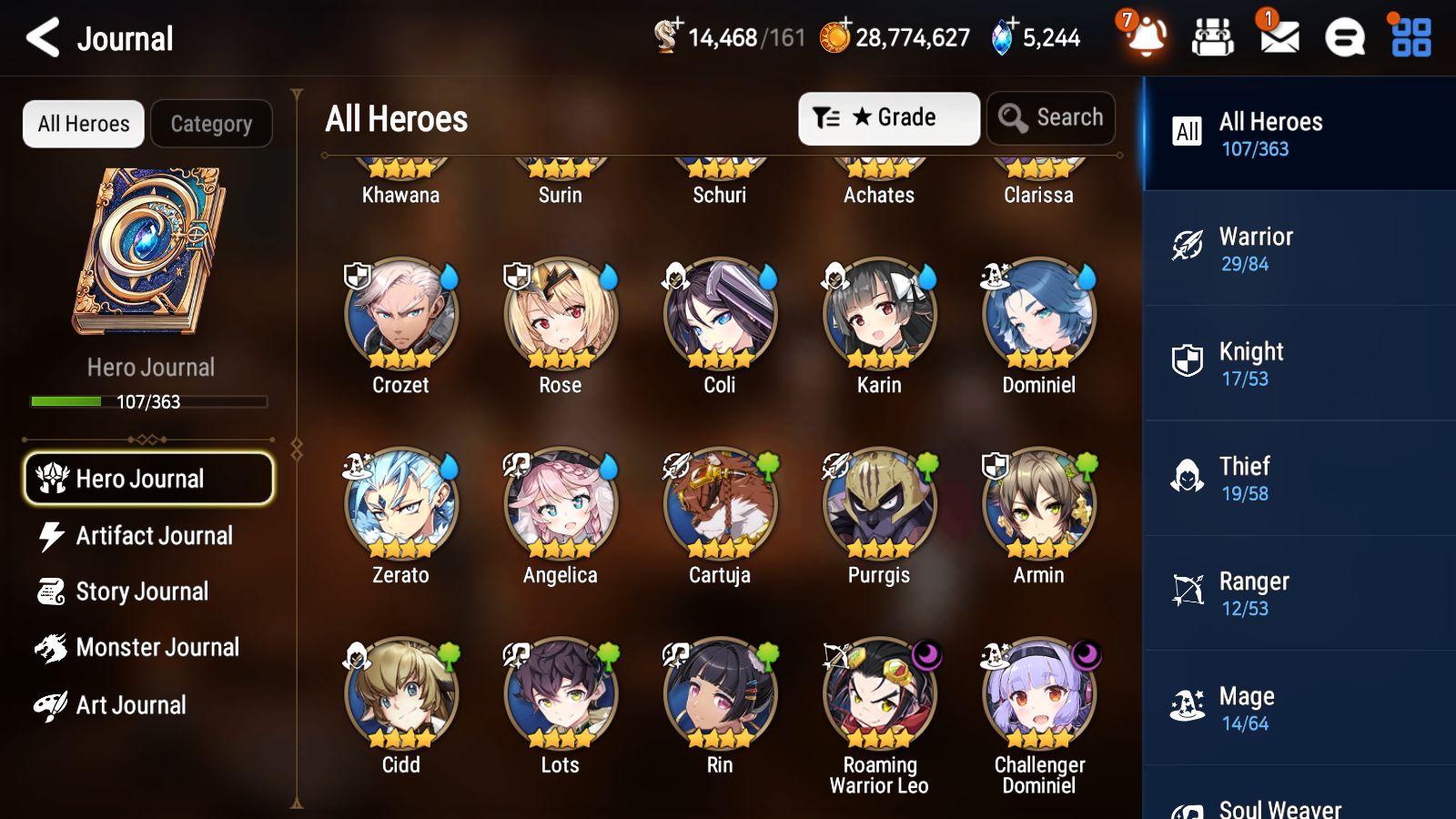1456x819 pixels.
Task: Open the inventory bag icon
Action: tap(1213, 37)
